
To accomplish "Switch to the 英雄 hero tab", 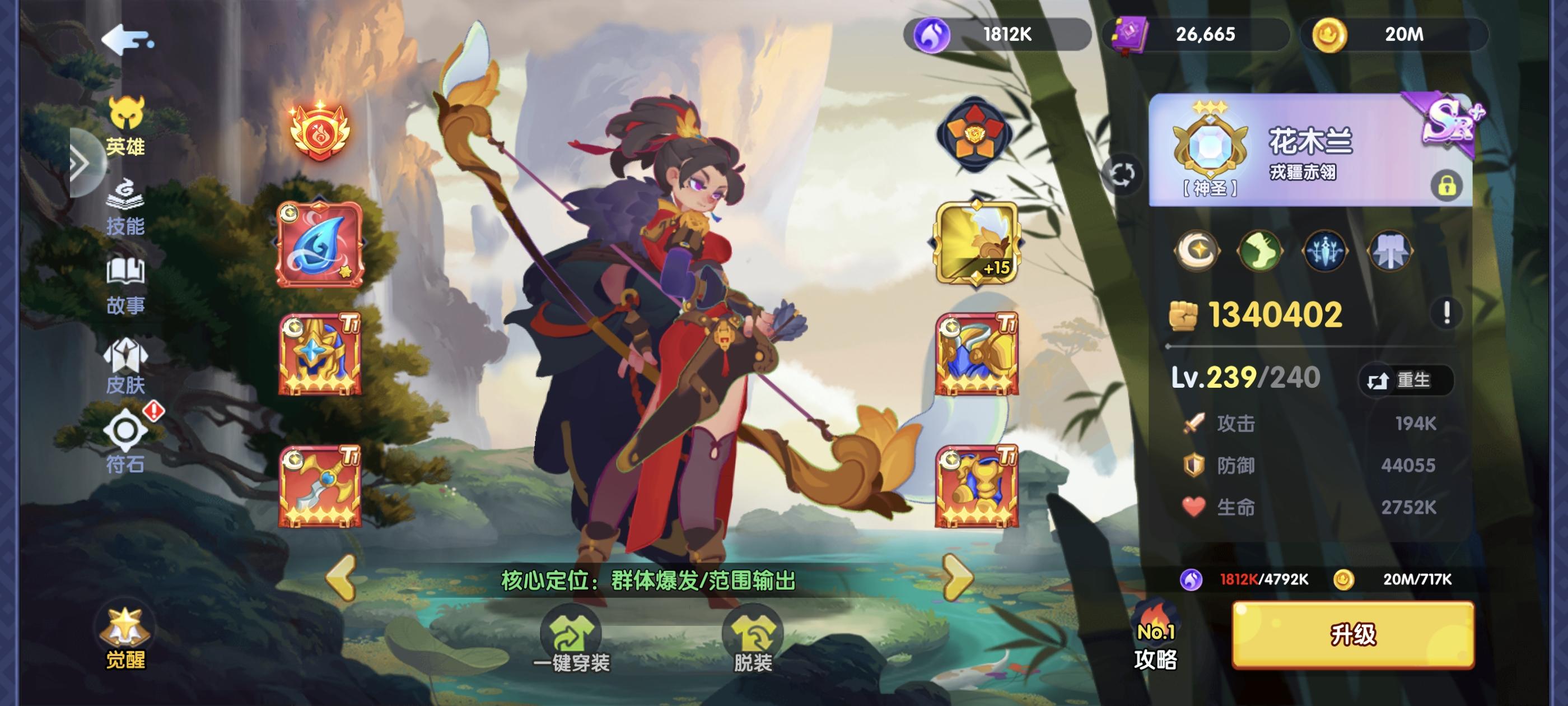I will point(126,125).
